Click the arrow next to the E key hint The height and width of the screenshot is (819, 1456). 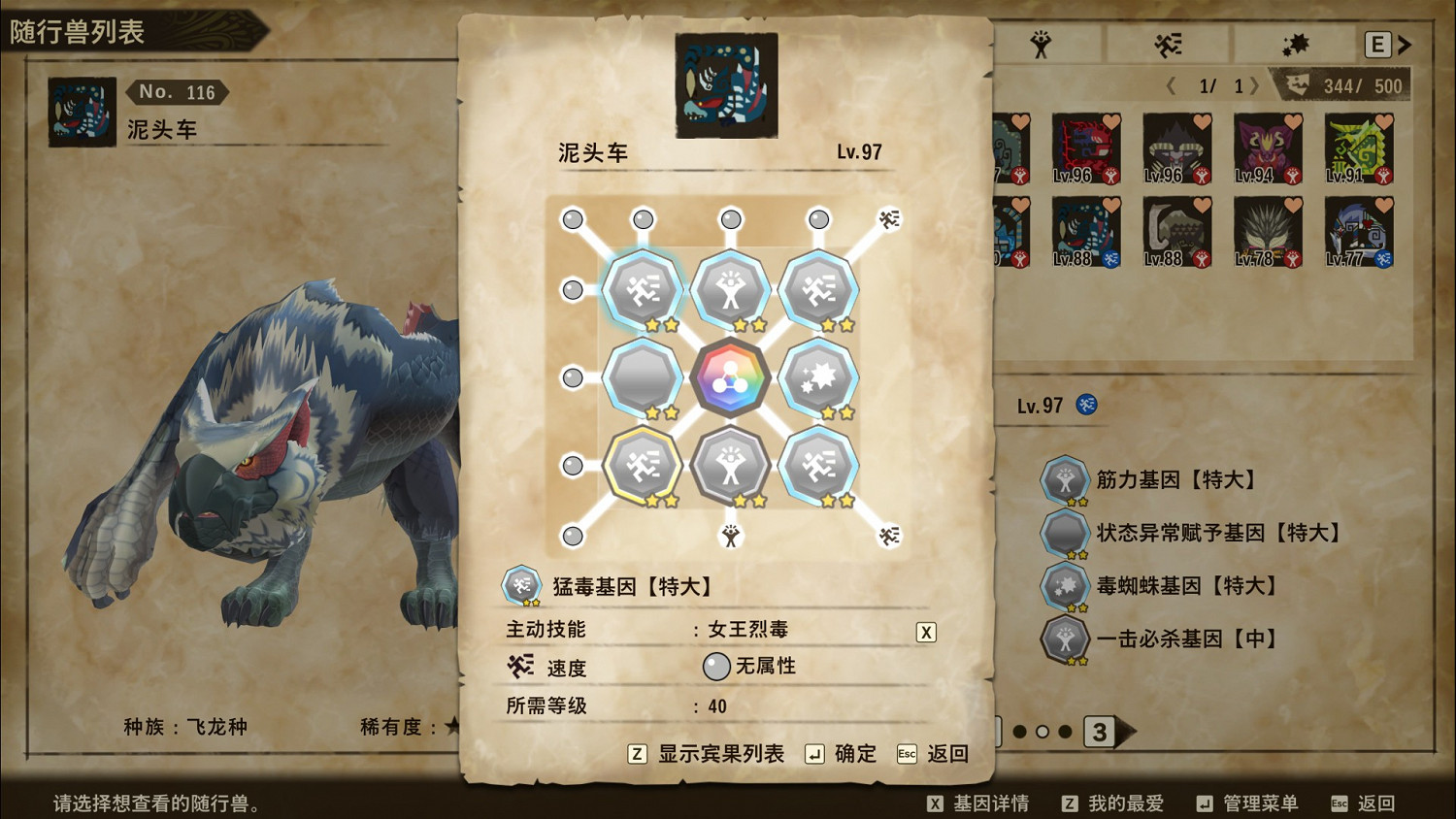(1405, 44)
